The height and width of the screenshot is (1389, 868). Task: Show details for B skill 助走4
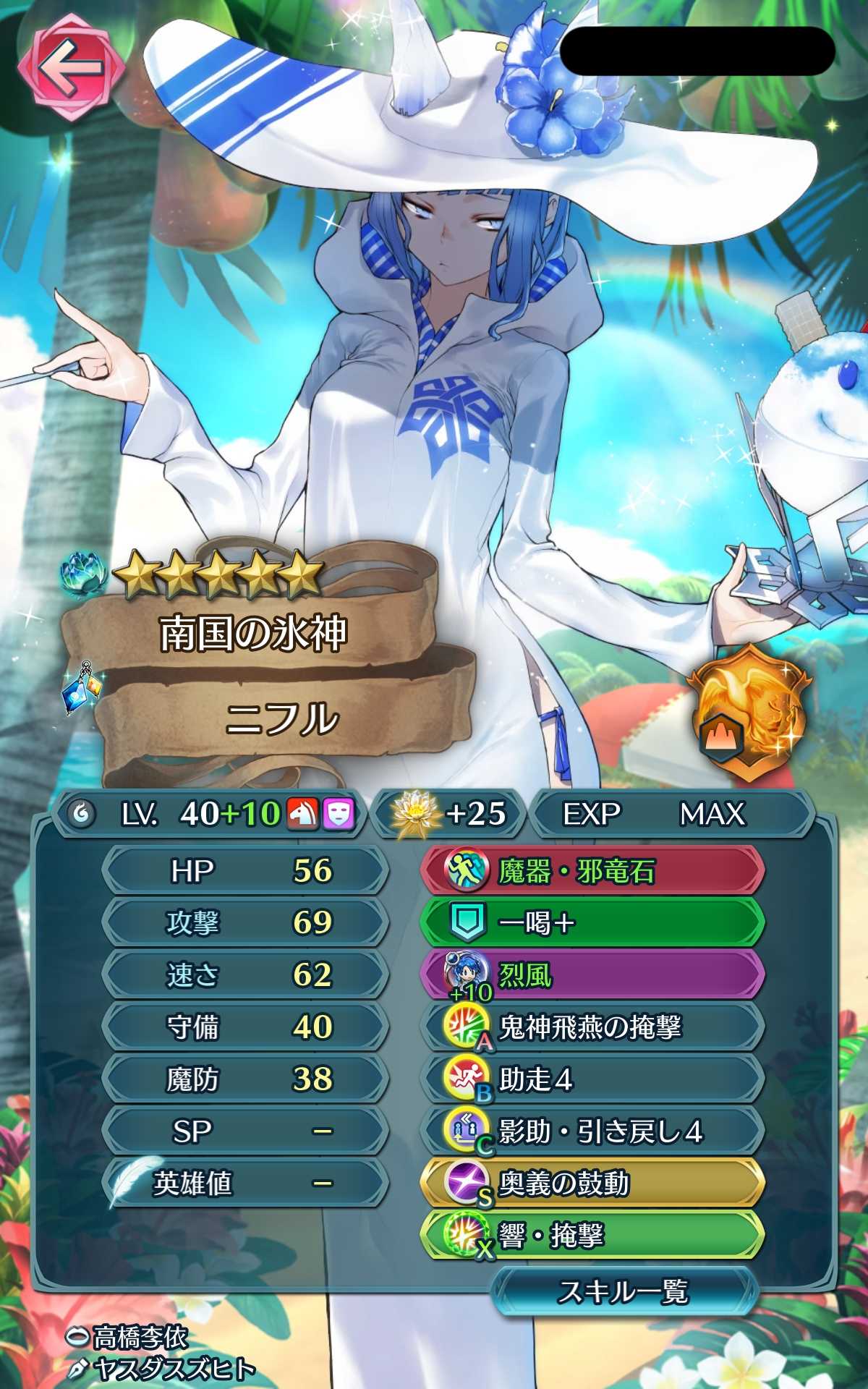pos(592,1079)
